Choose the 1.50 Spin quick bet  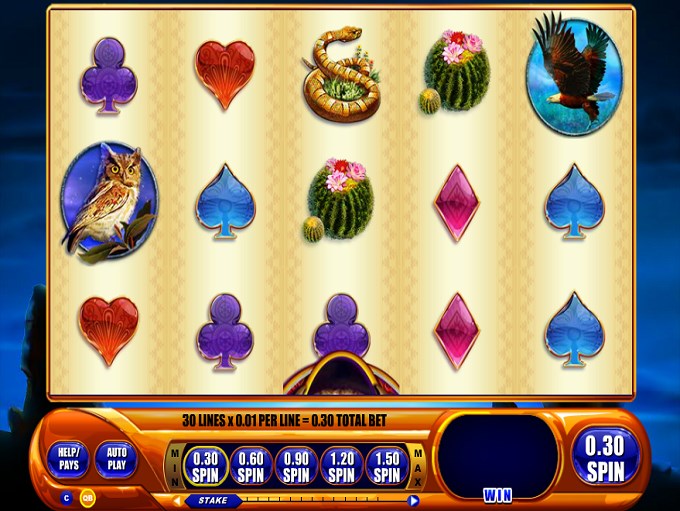(x=387, y=463)
